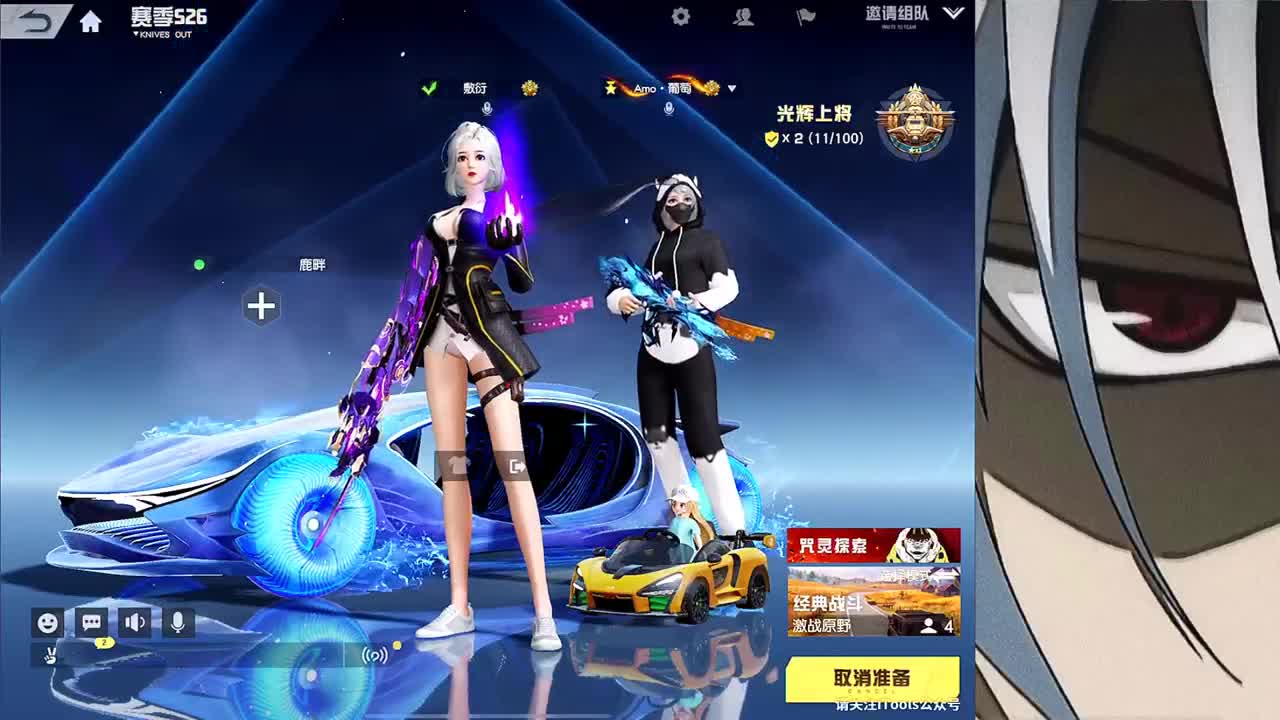Return with the back arrow top-left
The height and width of the screenshot is (720, 1280).
pos(31,20)
